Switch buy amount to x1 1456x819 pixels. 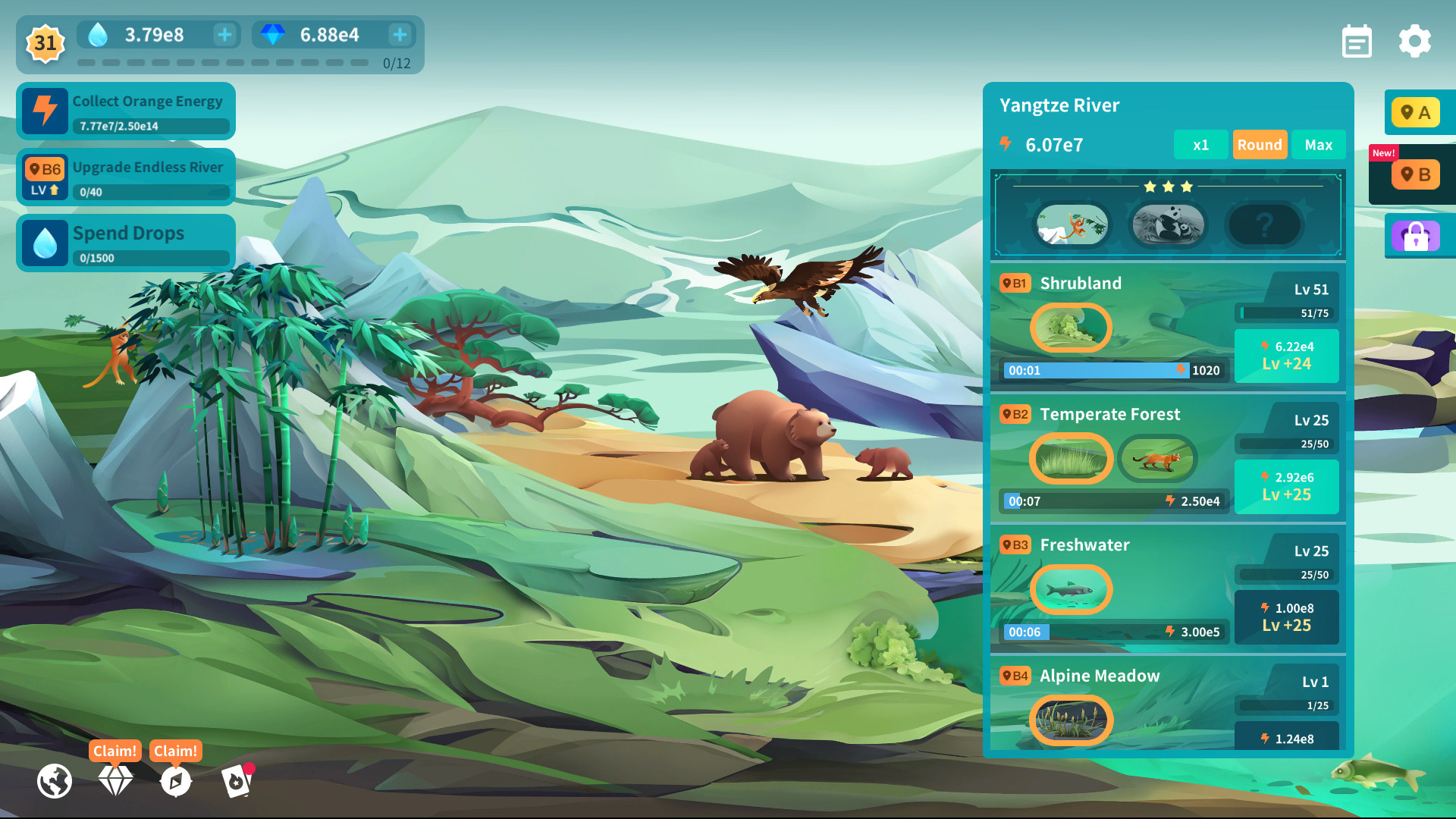1201,144
